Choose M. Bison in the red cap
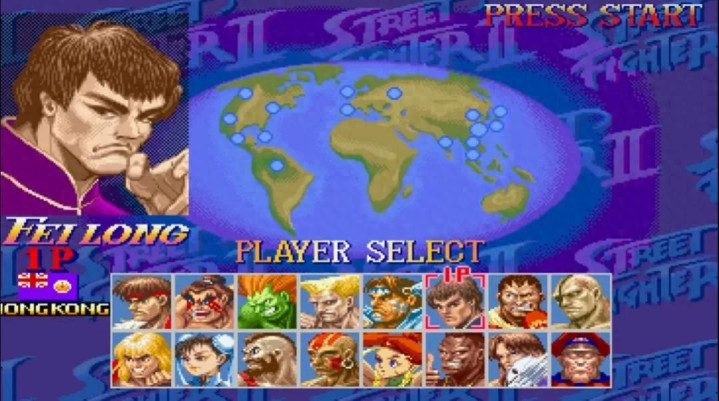 [580, 359]
